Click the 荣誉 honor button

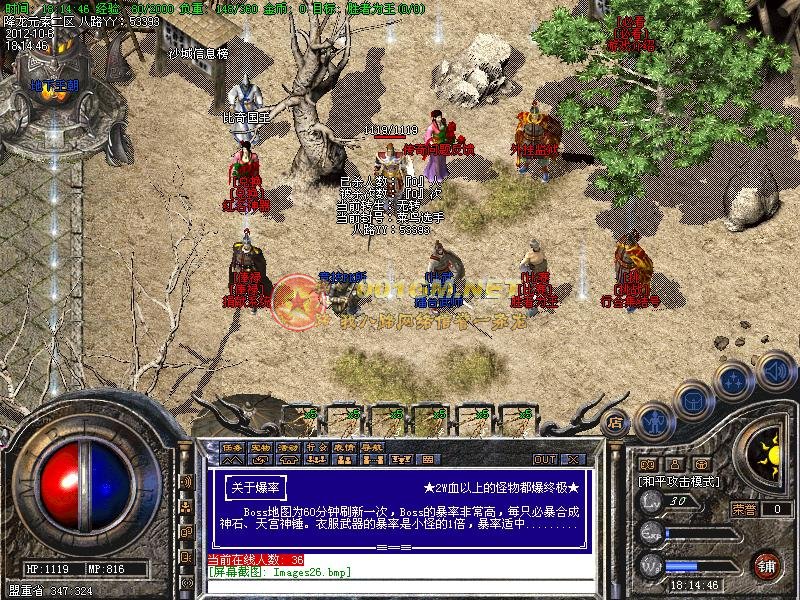tap(744, 509)
